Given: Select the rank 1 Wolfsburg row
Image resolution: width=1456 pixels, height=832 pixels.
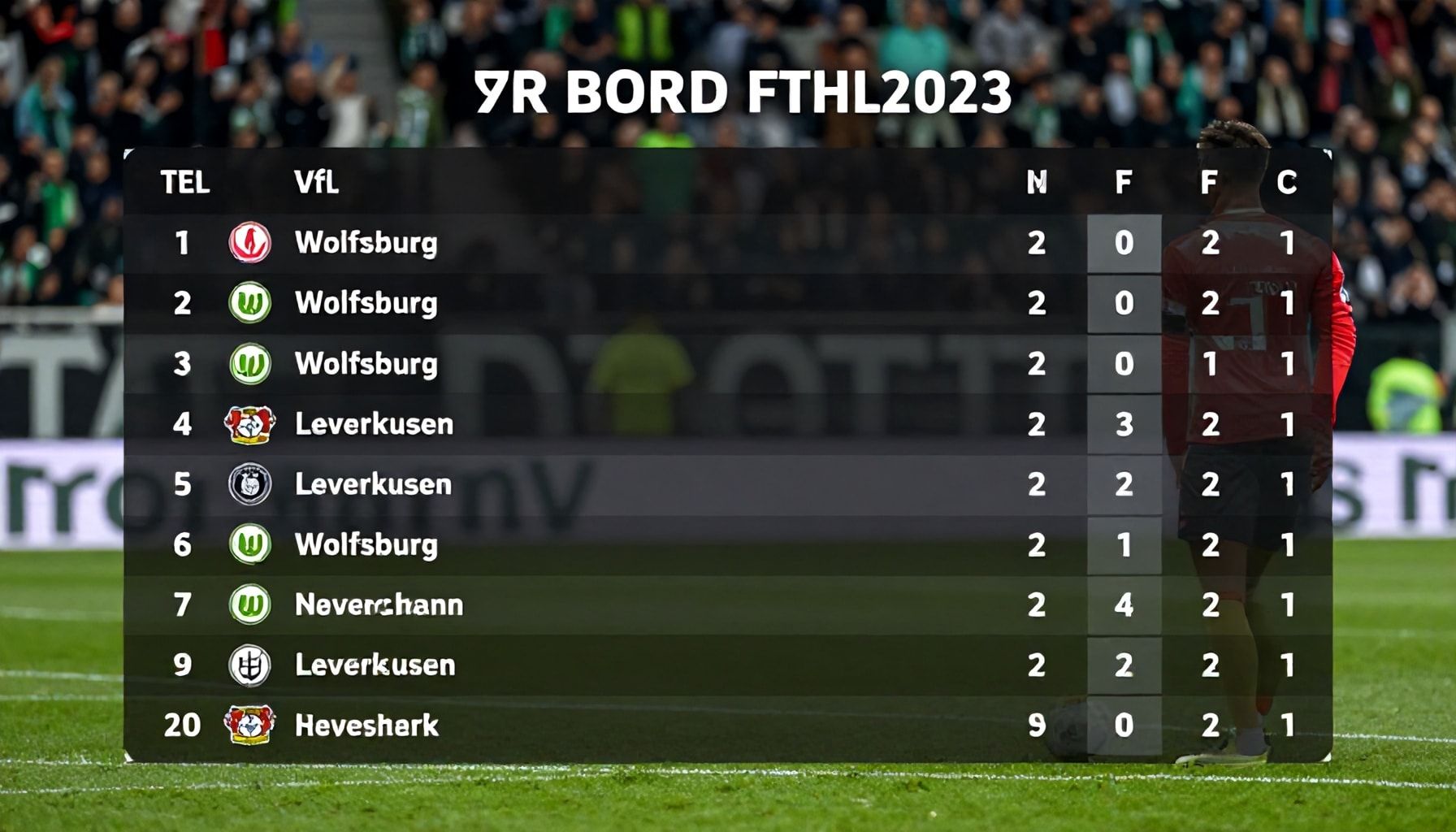Looking at the screenshot, I should [x=366, y=243].
